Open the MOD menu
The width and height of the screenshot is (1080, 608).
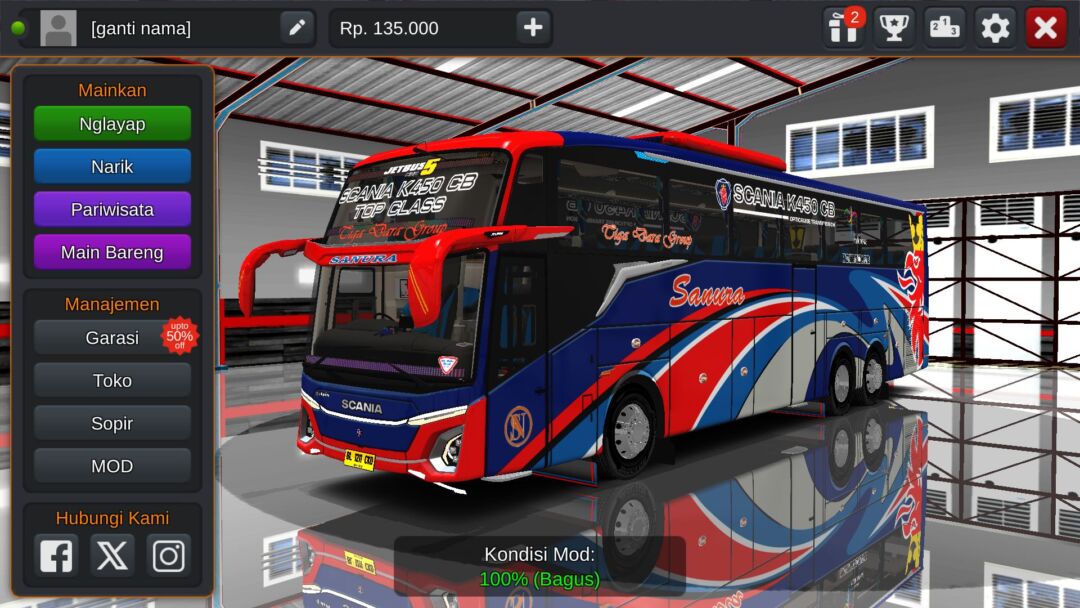[x=112, y=467]
